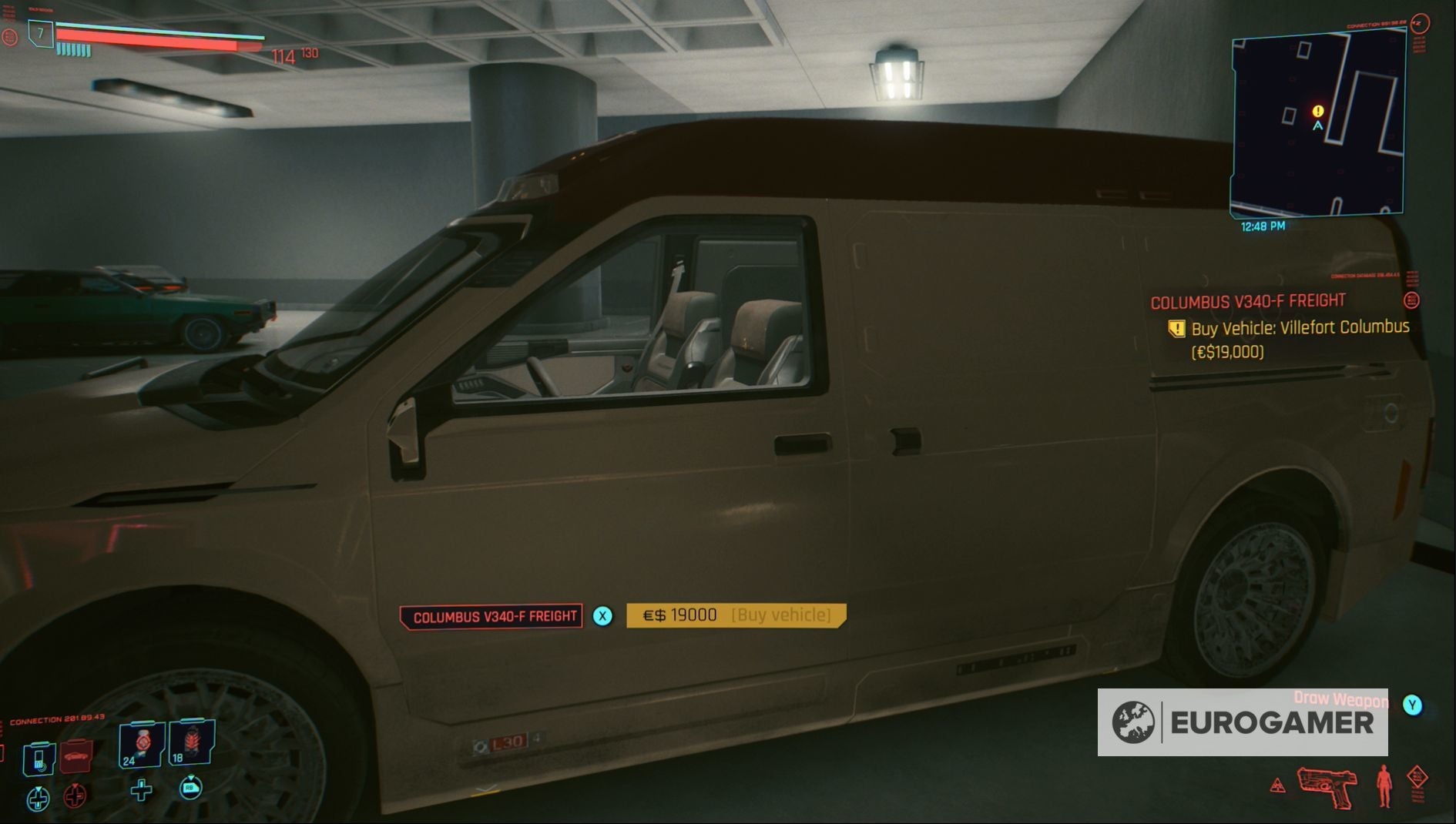Tap the red vehicle summon icon
This screenshot has height=824, width=1456.
coord(75,757)
